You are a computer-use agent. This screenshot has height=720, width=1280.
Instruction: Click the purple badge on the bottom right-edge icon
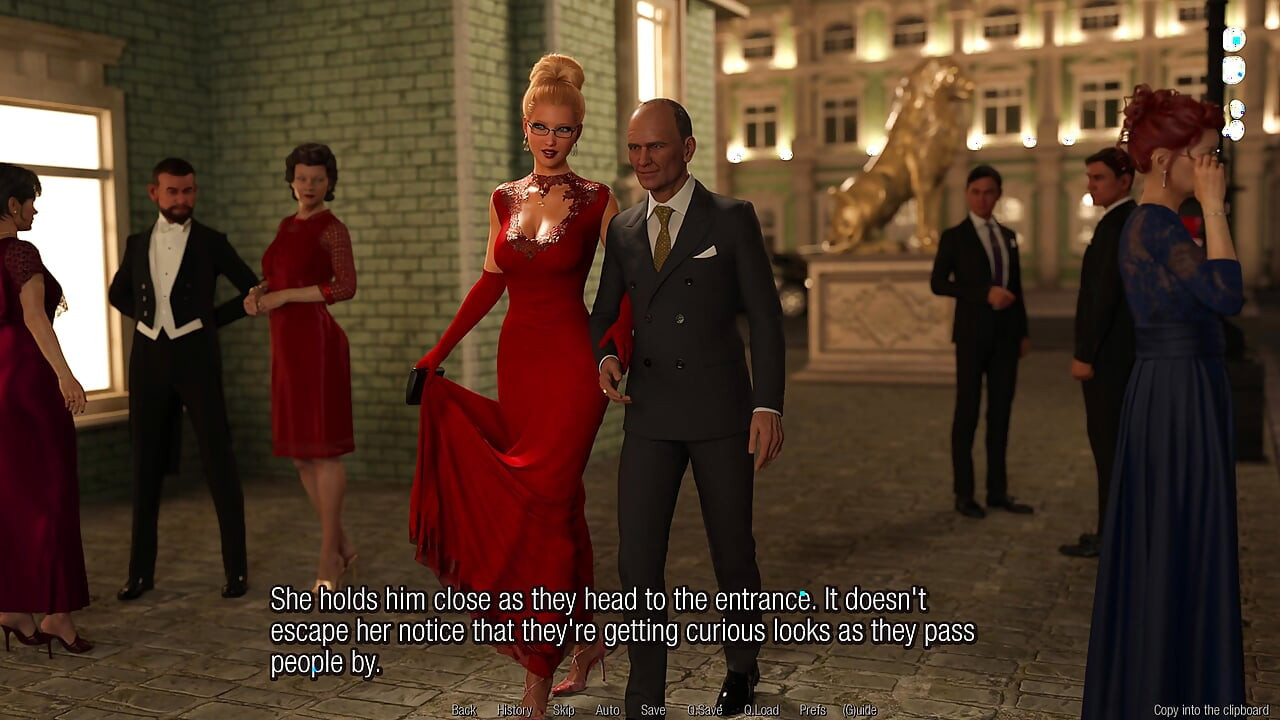point(1227,135)
